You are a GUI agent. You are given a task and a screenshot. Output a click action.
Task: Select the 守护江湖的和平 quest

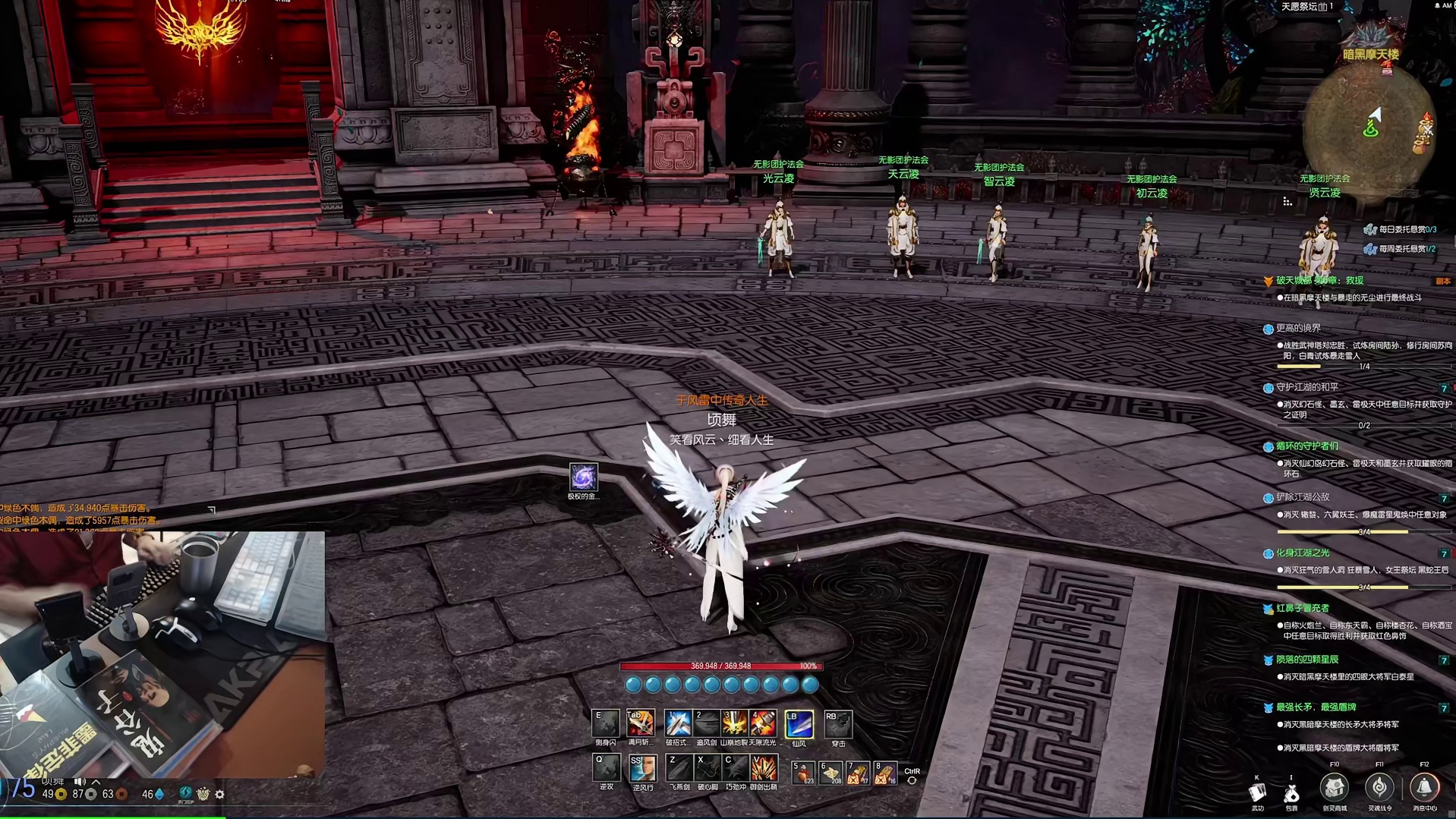(1307, 388)
